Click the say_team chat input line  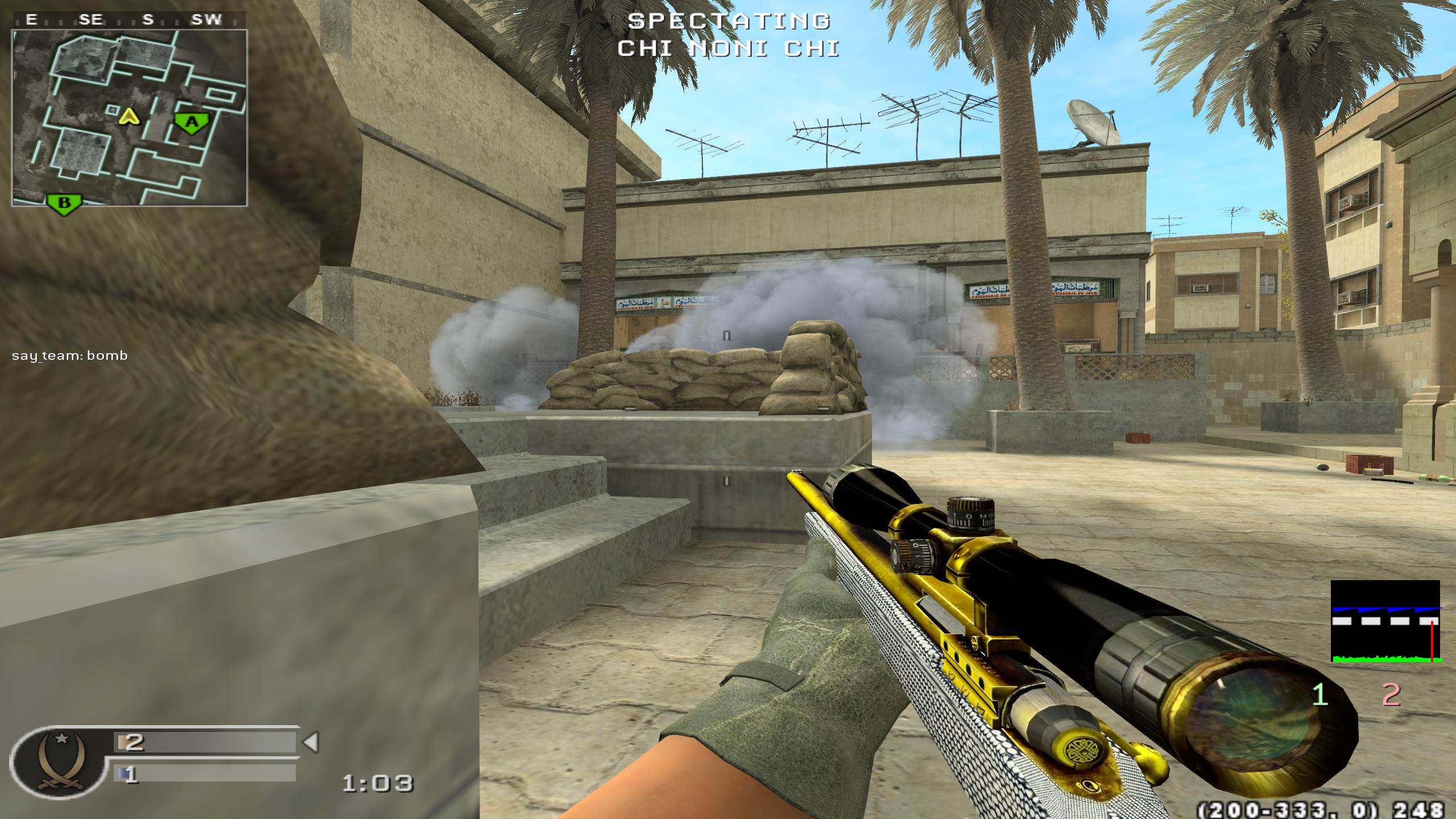tap(70, 356)
